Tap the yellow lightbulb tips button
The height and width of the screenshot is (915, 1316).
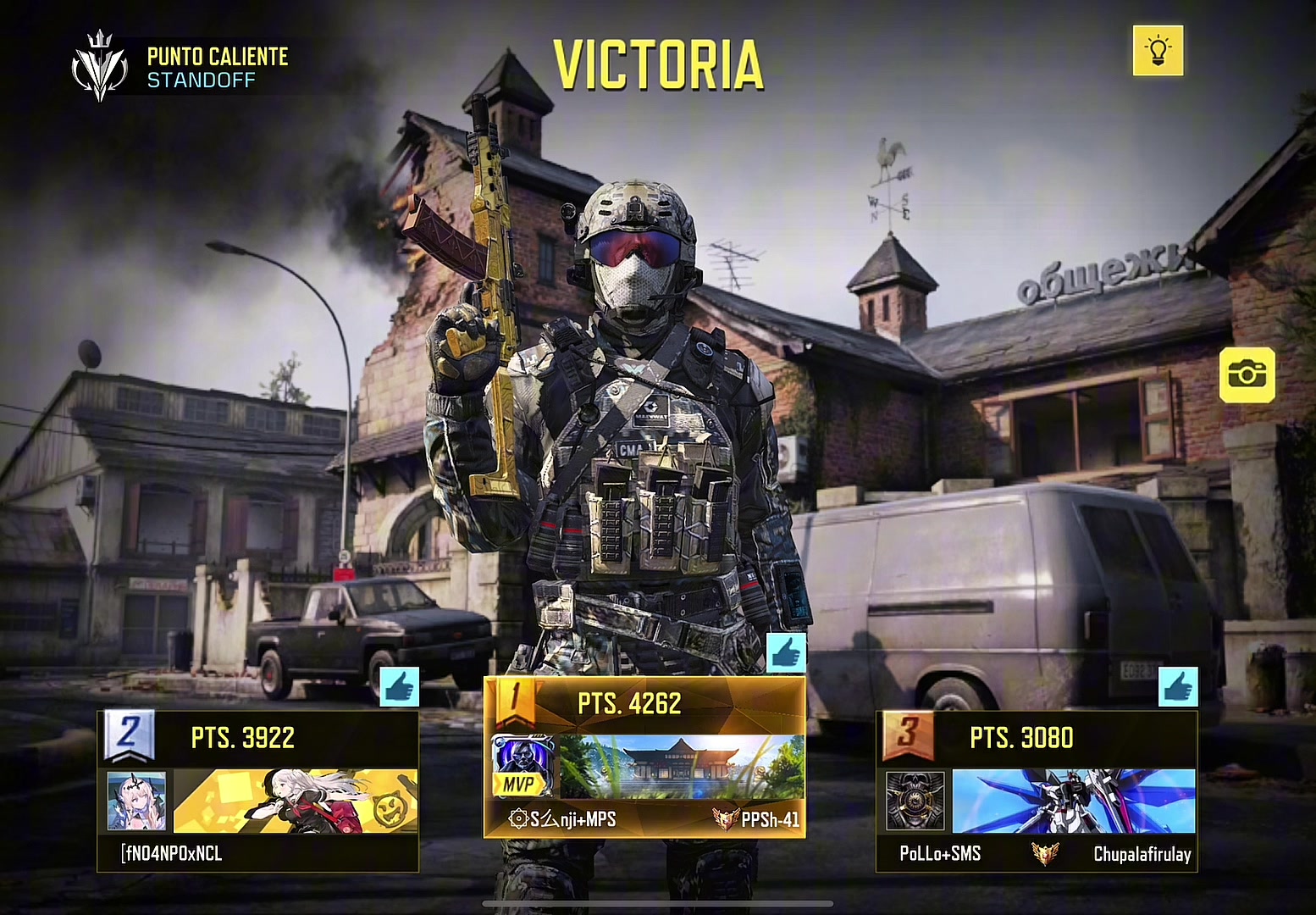coord(1158,51)
